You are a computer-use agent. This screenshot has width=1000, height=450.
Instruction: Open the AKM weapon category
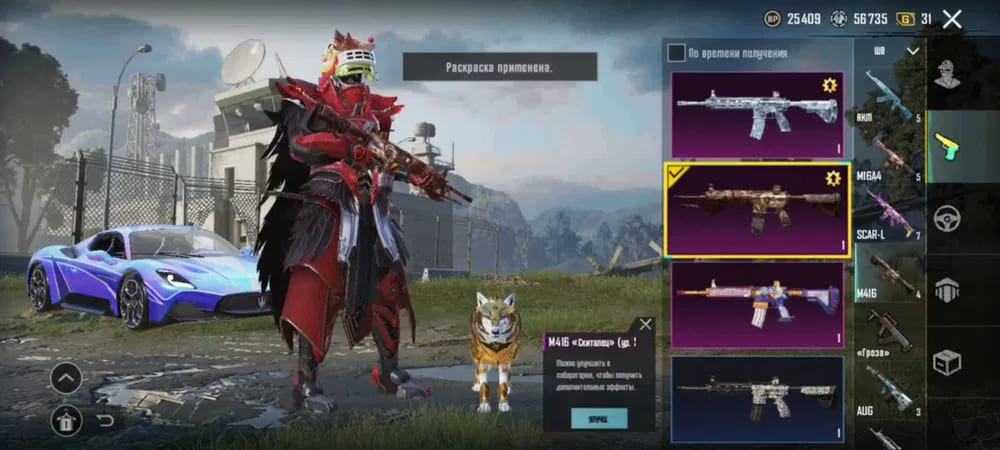click(x=889, y=95)
